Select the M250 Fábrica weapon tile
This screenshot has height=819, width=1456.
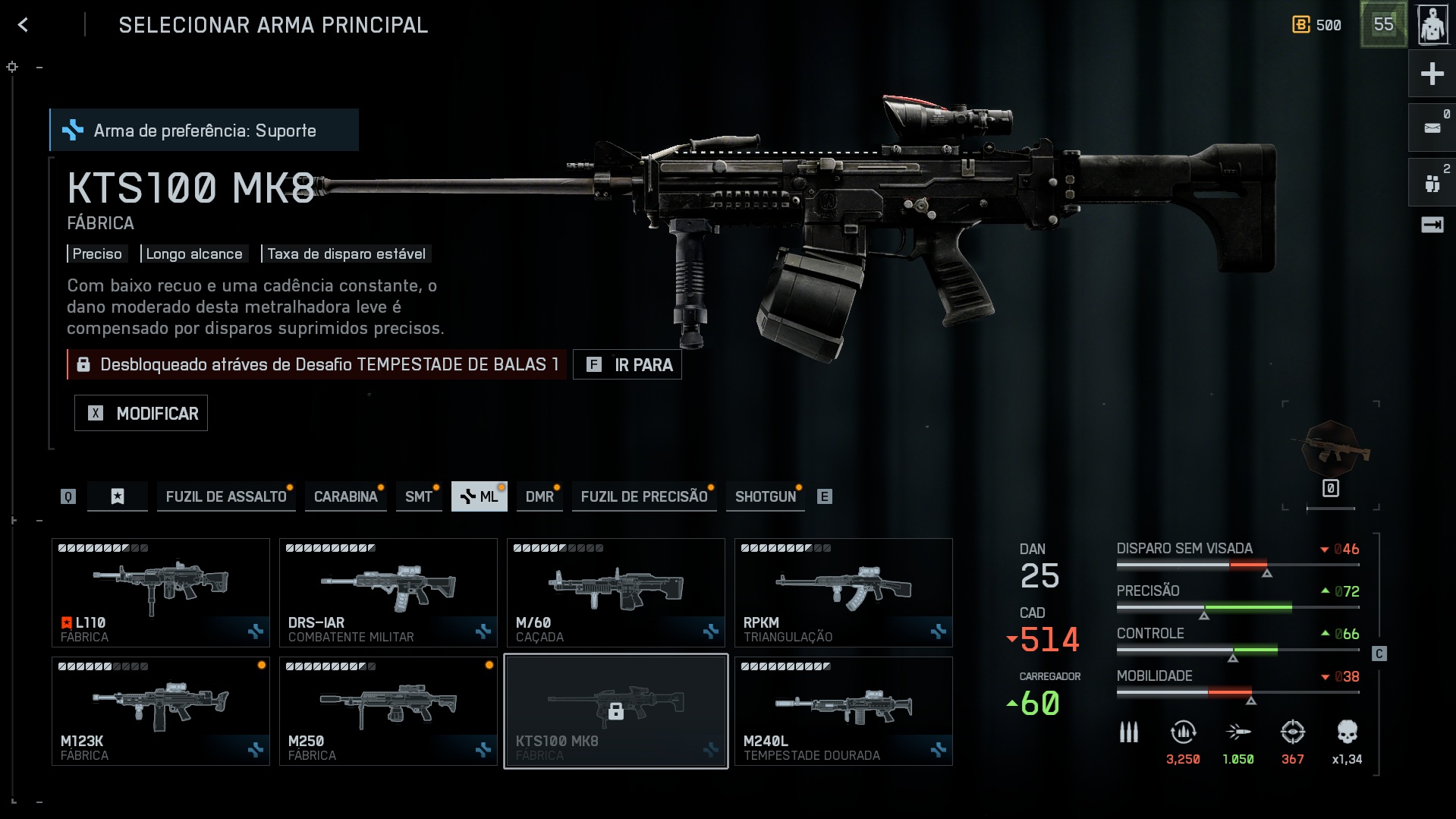pos(388,711)
